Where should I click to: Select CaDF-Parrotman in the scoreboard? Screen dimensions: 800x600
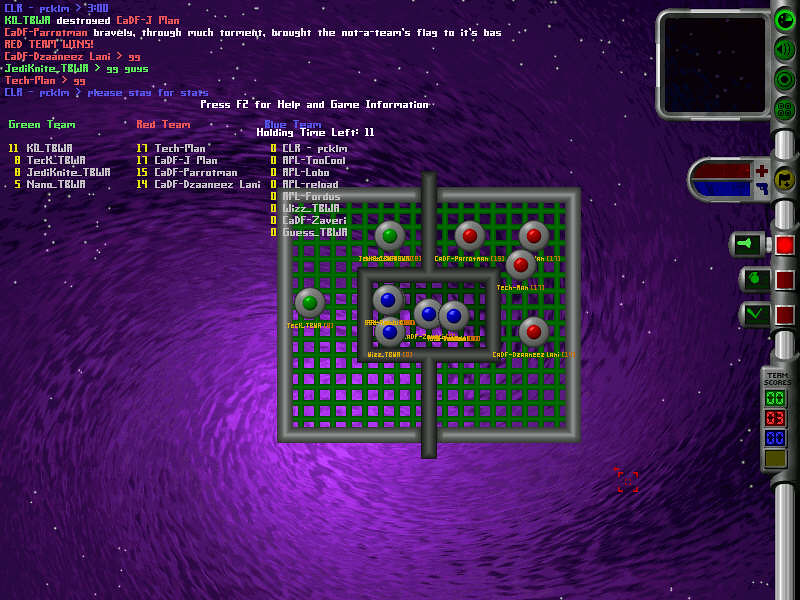point(196,172)
